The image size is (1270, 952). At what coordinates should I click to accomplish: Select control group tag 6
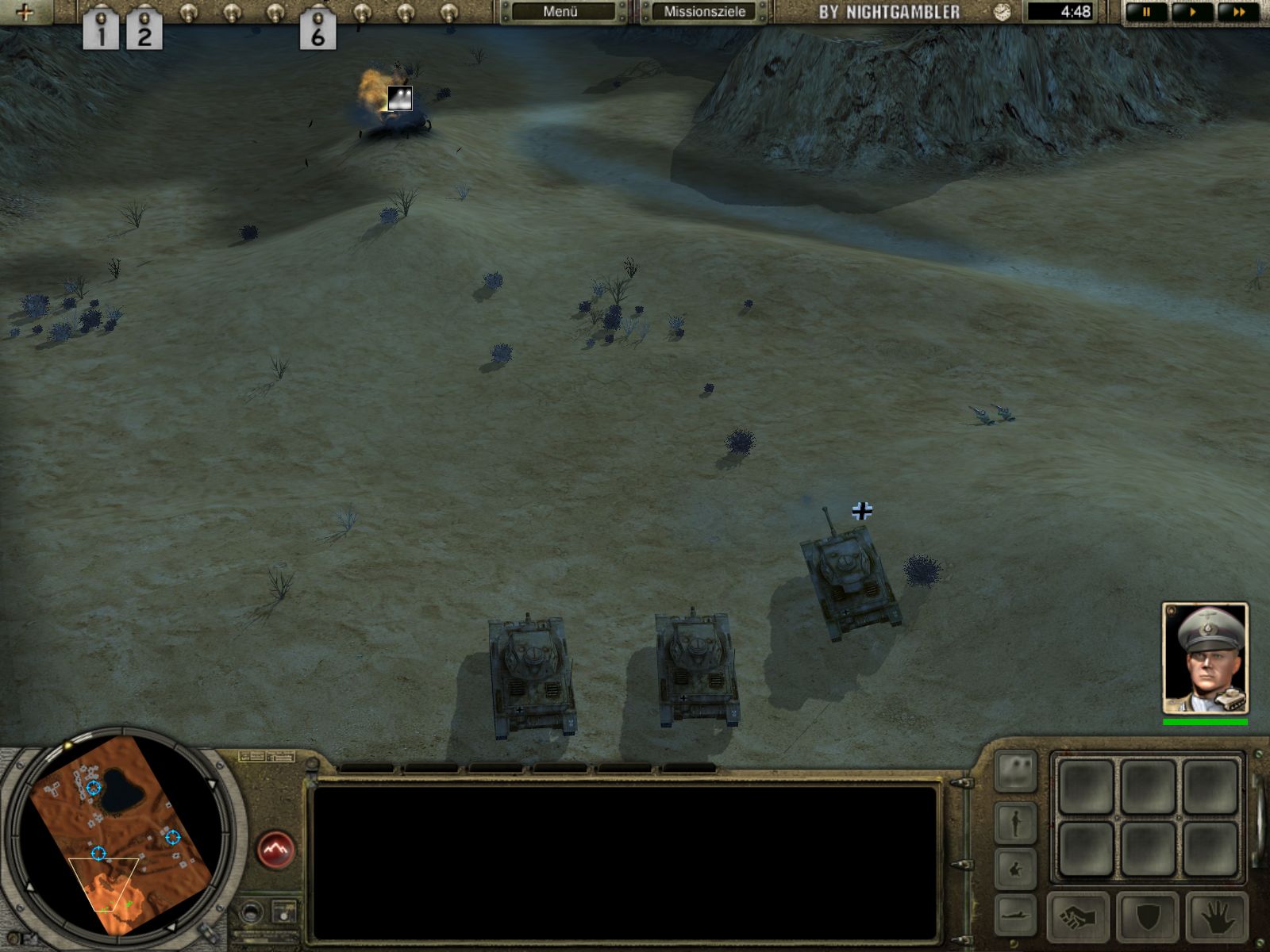click(317, 32)
